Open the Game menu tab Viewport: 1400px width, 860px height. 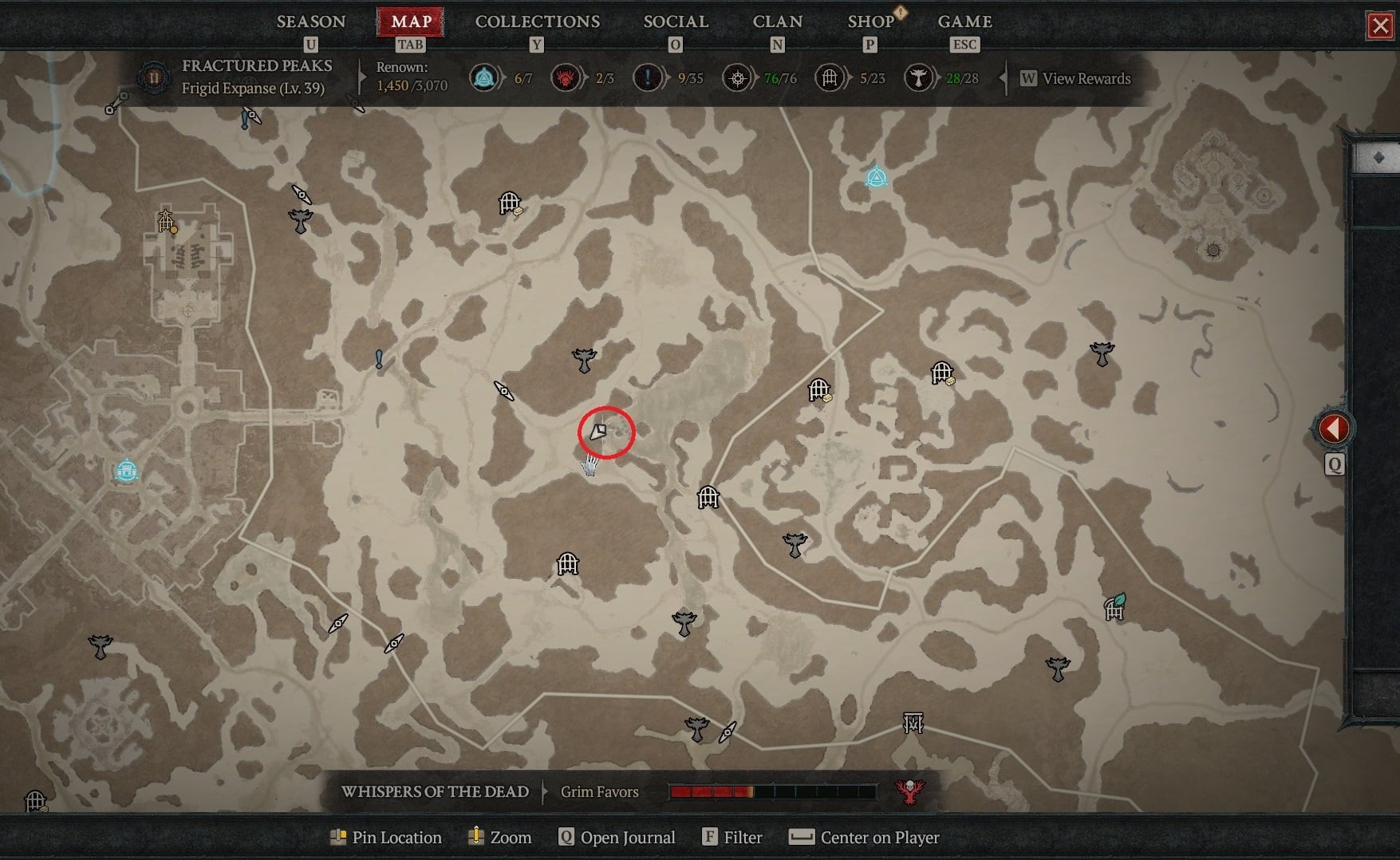pos(964,22)
